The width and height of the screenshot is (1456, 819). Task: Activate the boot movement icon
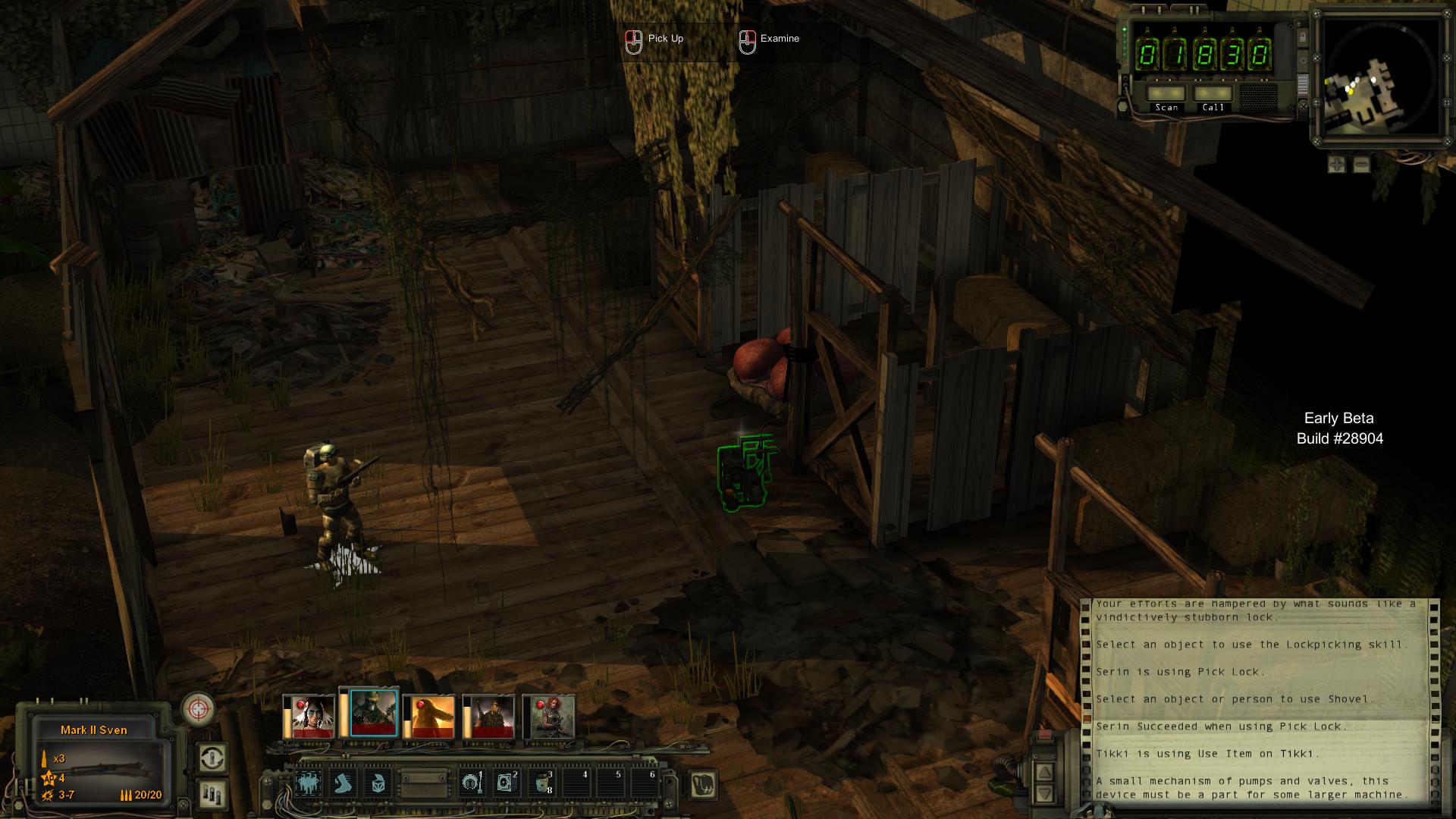(344, 783)
